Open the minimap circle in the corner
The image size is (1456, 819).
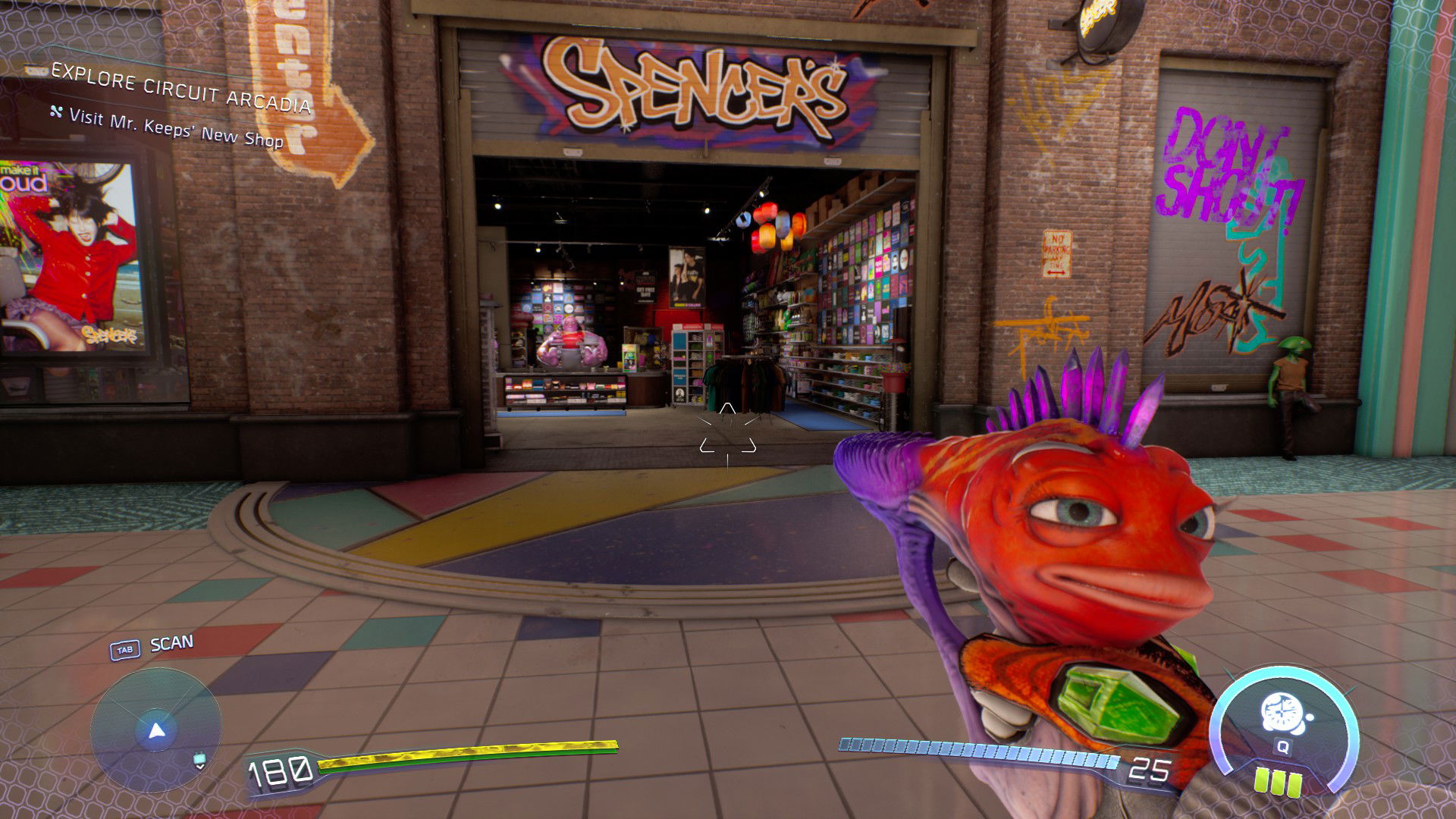[x=155, y=728]
